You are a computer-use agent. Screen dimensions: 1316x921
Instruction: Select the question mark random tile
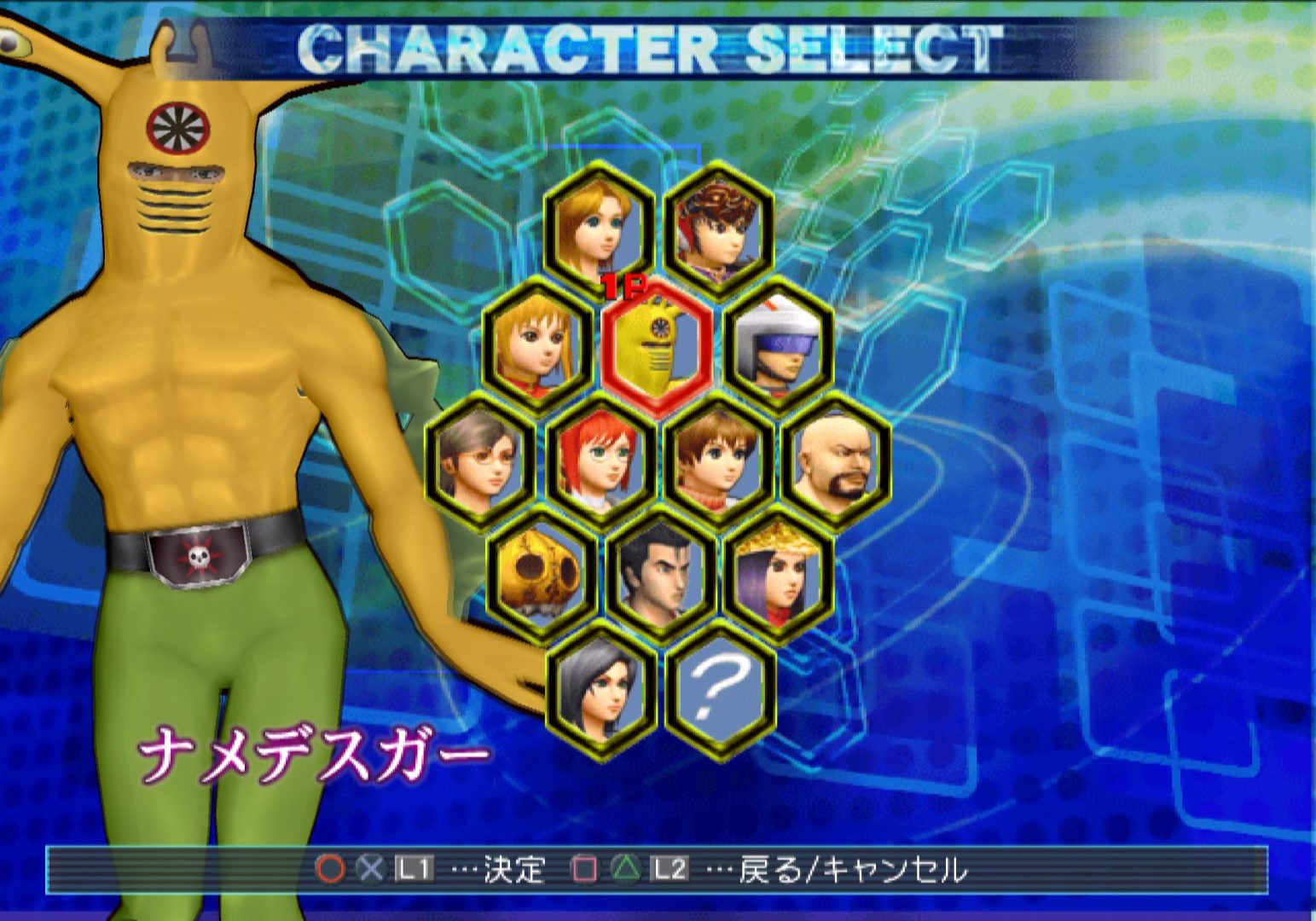click(721, 685)
